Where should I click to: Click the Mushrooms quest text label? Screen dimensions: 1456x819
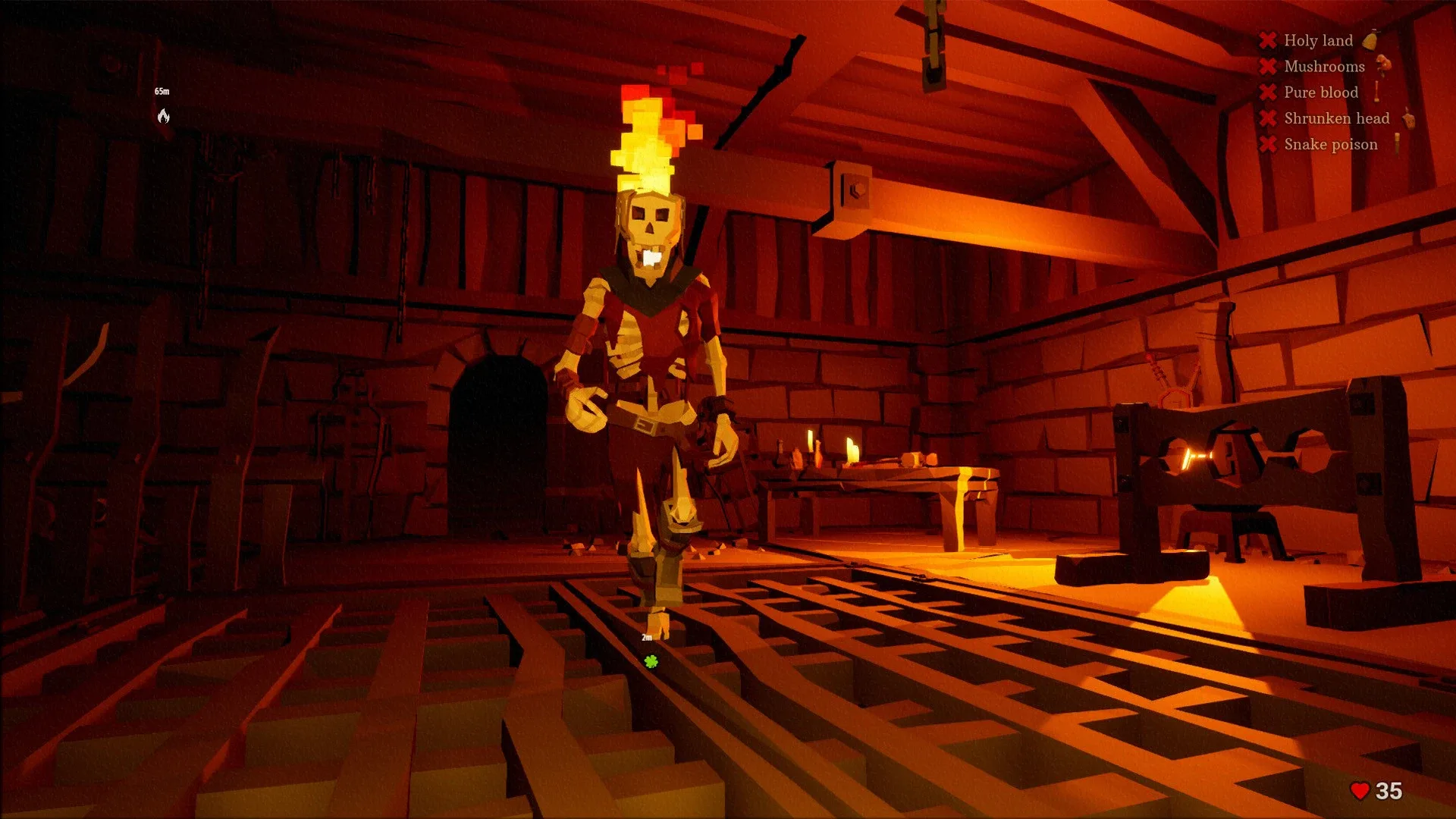1324,66
